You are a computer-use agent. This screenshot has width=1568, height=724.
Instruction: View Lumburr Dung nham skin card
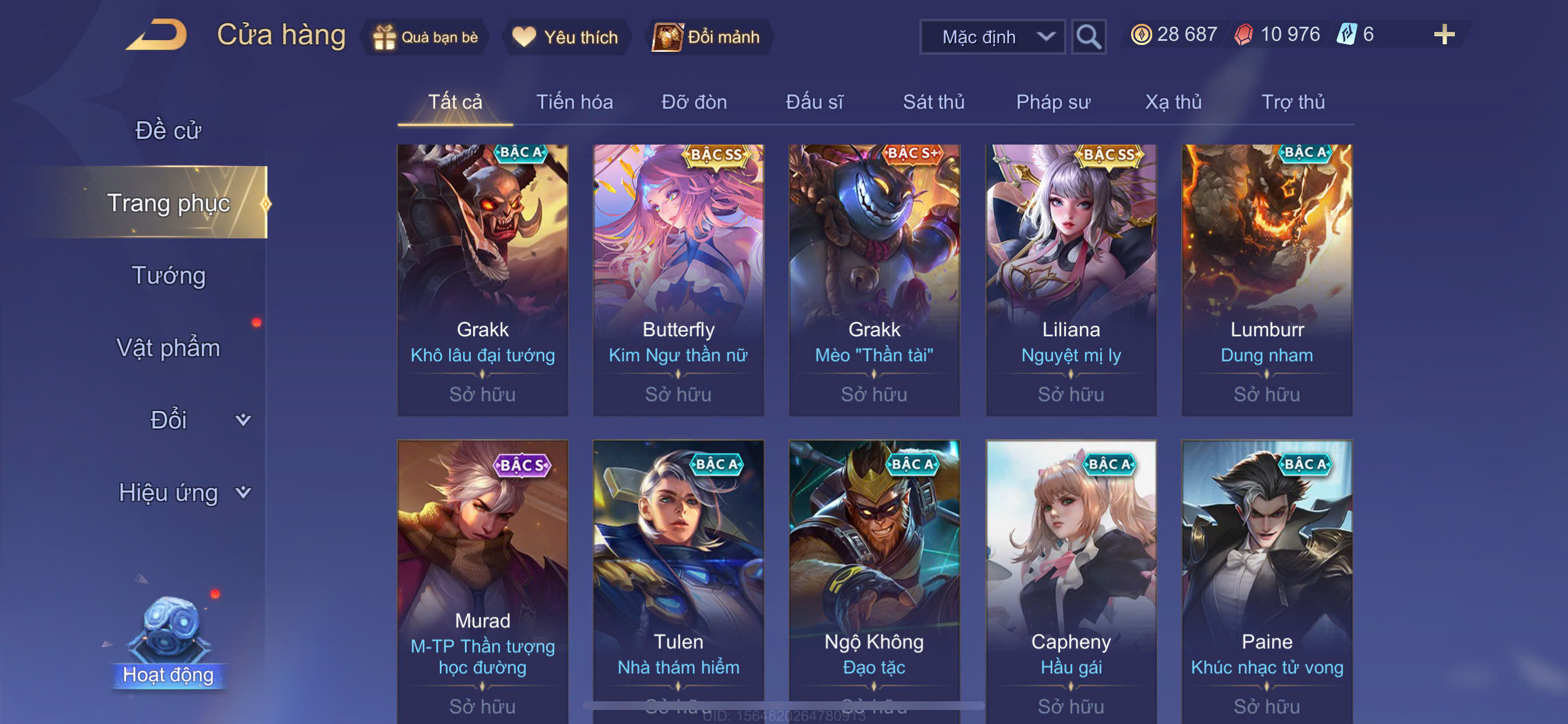[x=1266, y=280]
